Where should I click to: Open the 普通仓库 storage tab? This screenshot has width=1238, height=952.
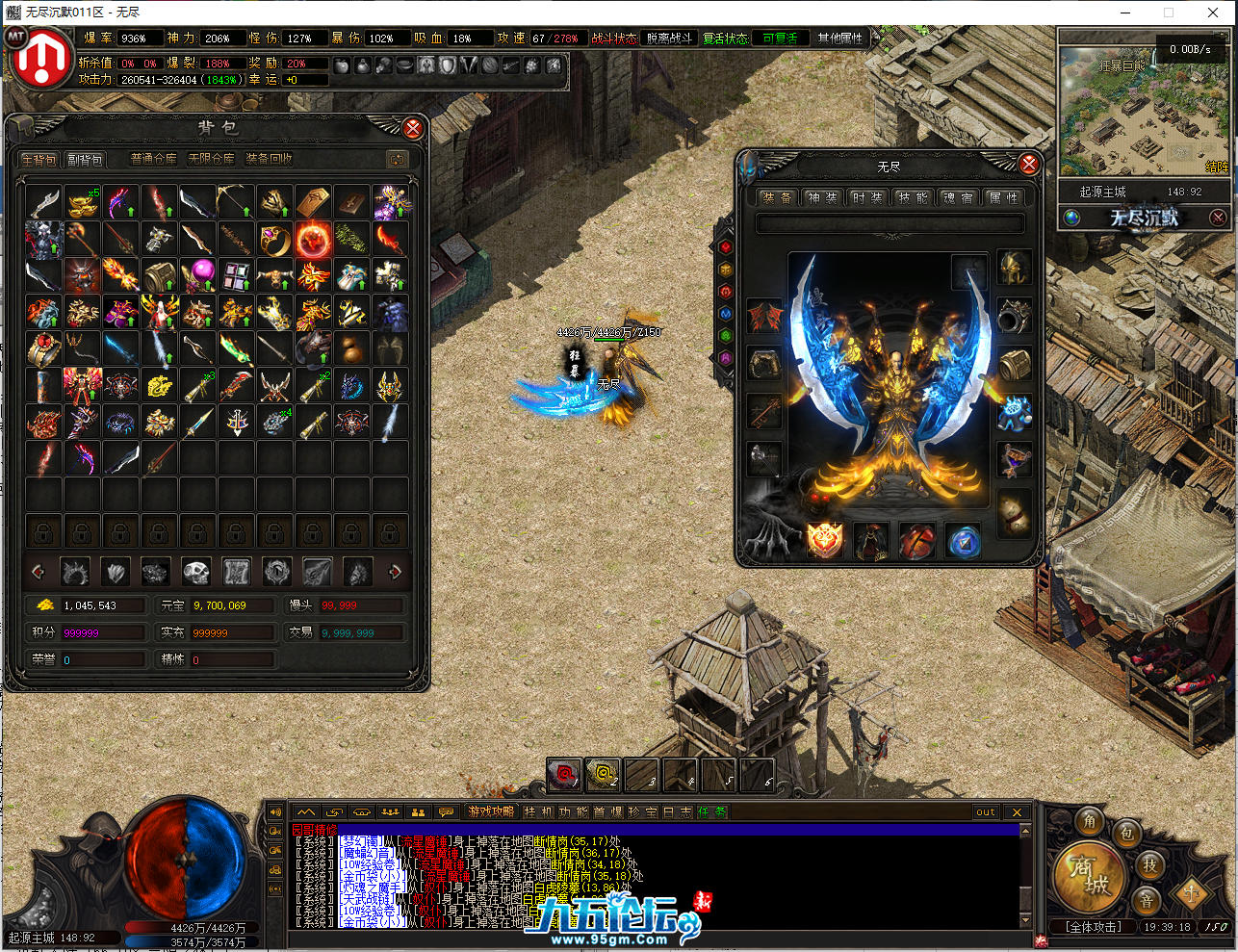pos(154,159)
